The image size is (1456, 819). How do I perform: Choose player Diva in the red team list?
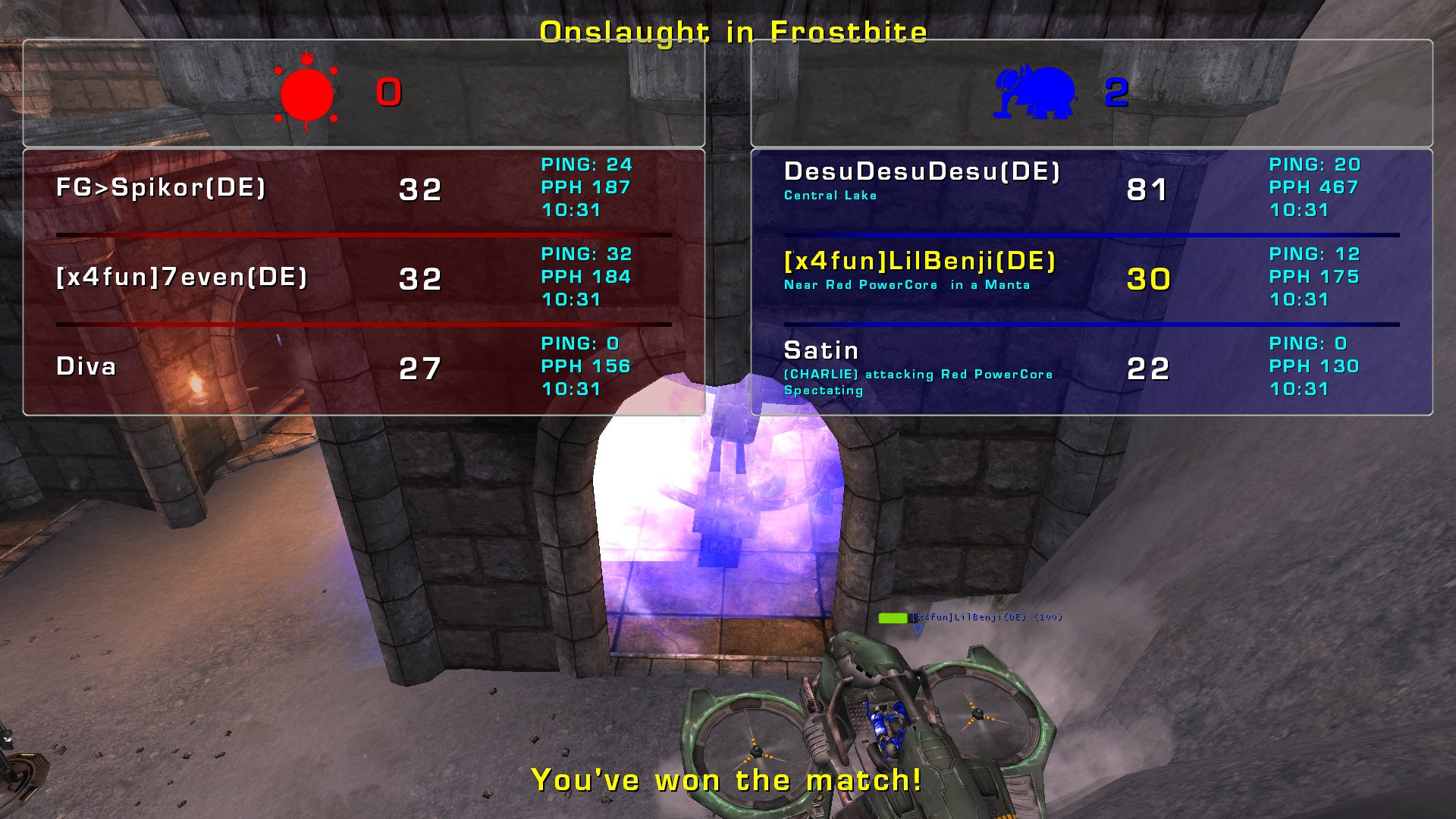pos(86,367)
